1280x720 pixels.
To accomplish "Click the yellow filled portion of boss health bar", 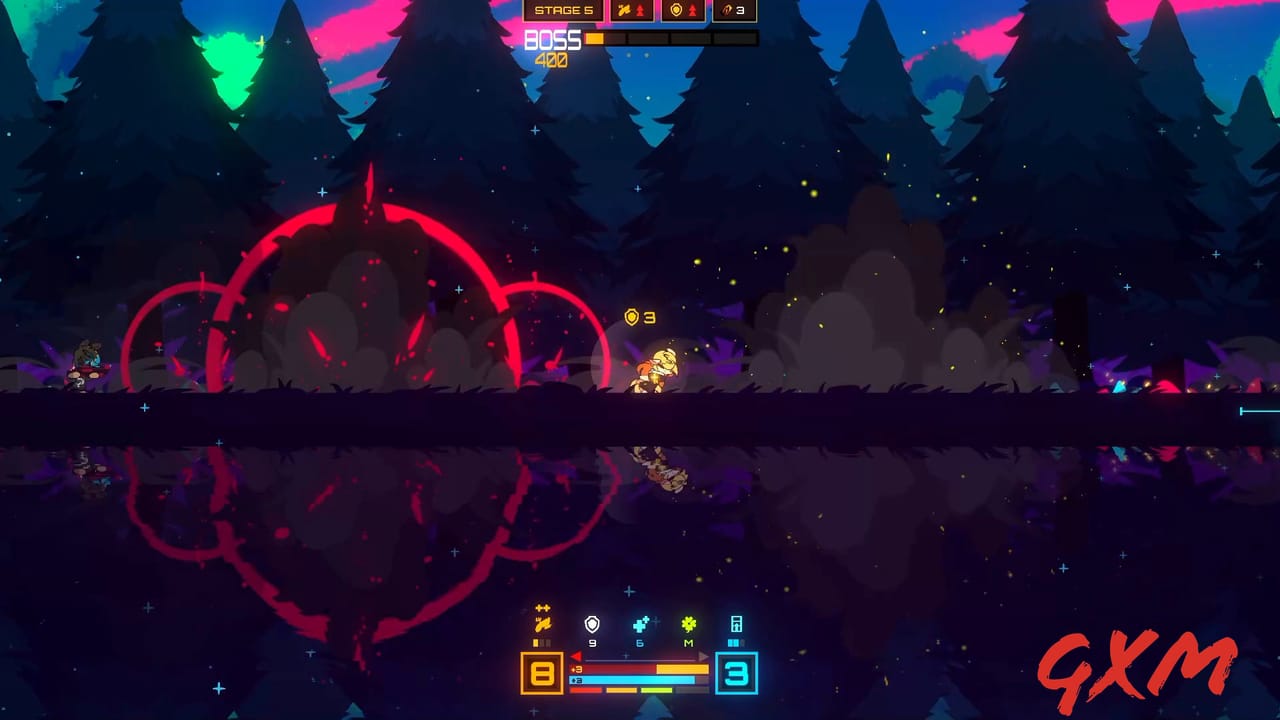I will 595,38.
